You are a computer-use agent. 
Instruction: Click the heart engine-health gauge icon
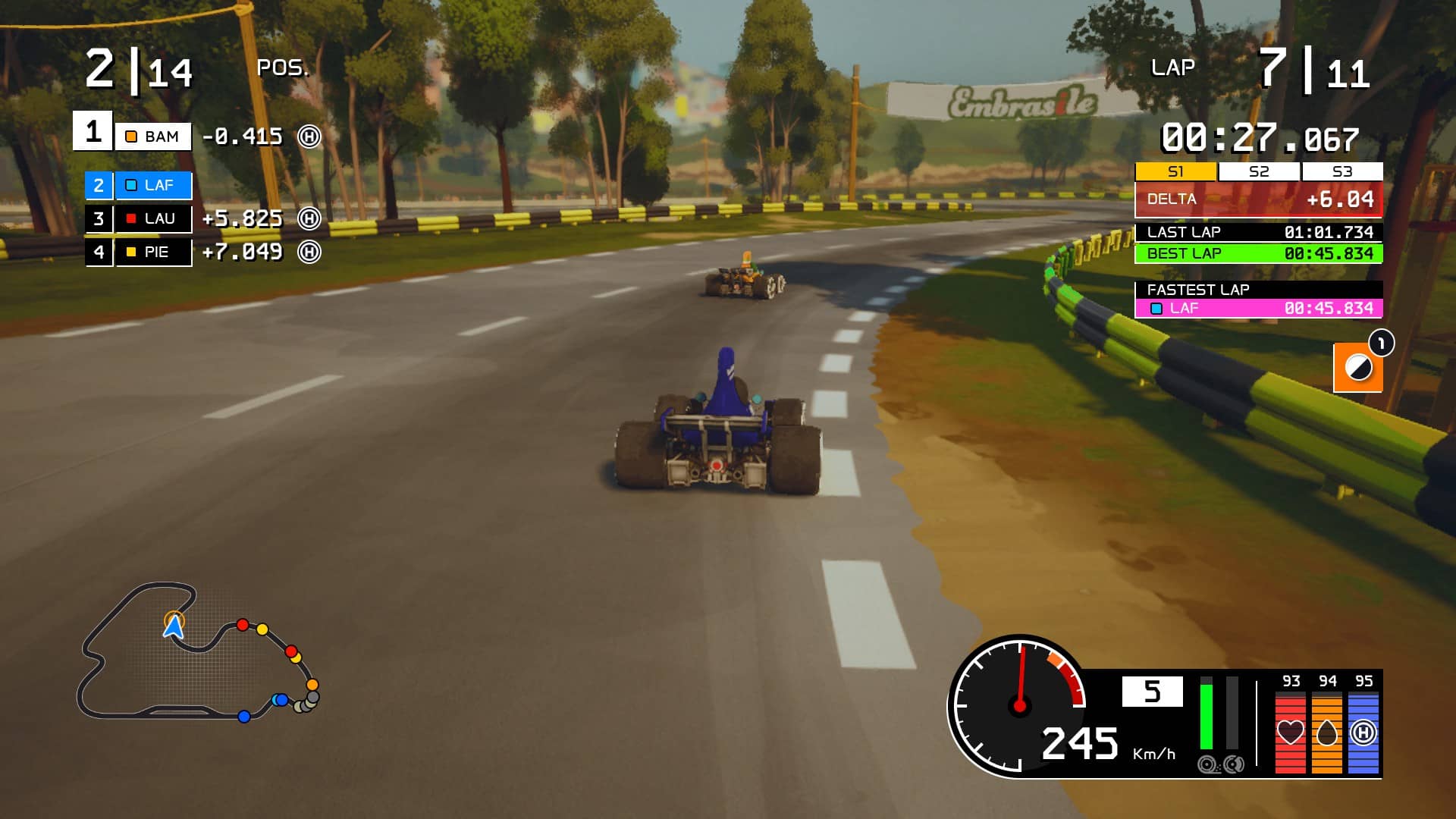click(1290, 733)
